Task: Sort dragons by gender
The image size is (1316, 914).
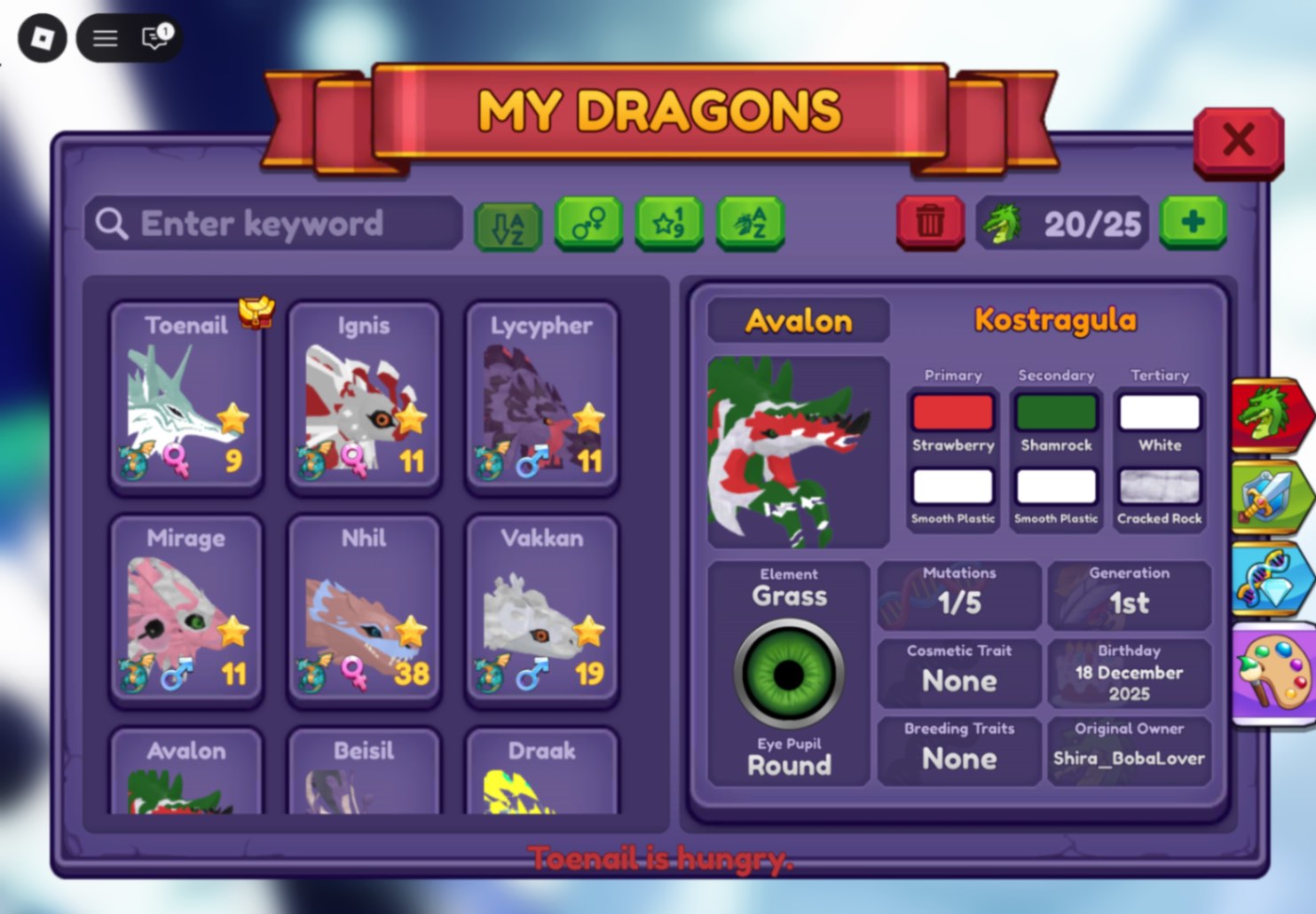Action: [587, 225]
